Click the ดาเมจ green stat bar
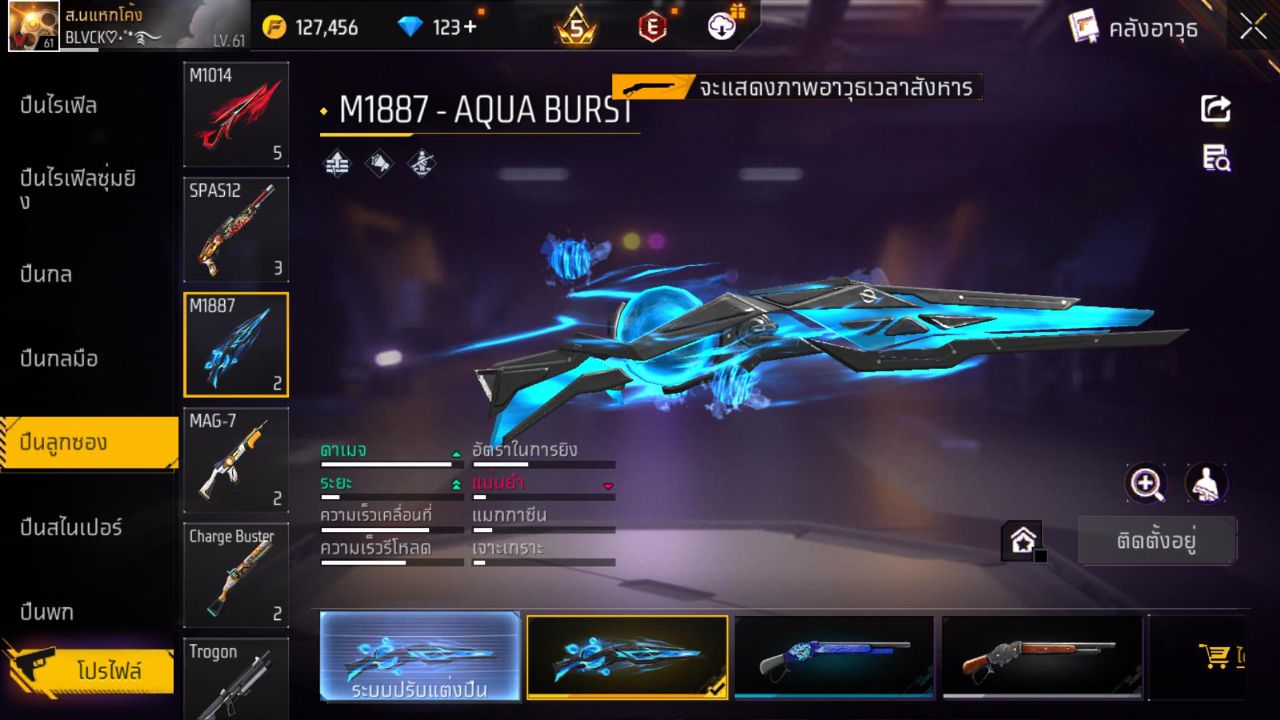This screenshot has height=720, width=1280. click(390, 464)
